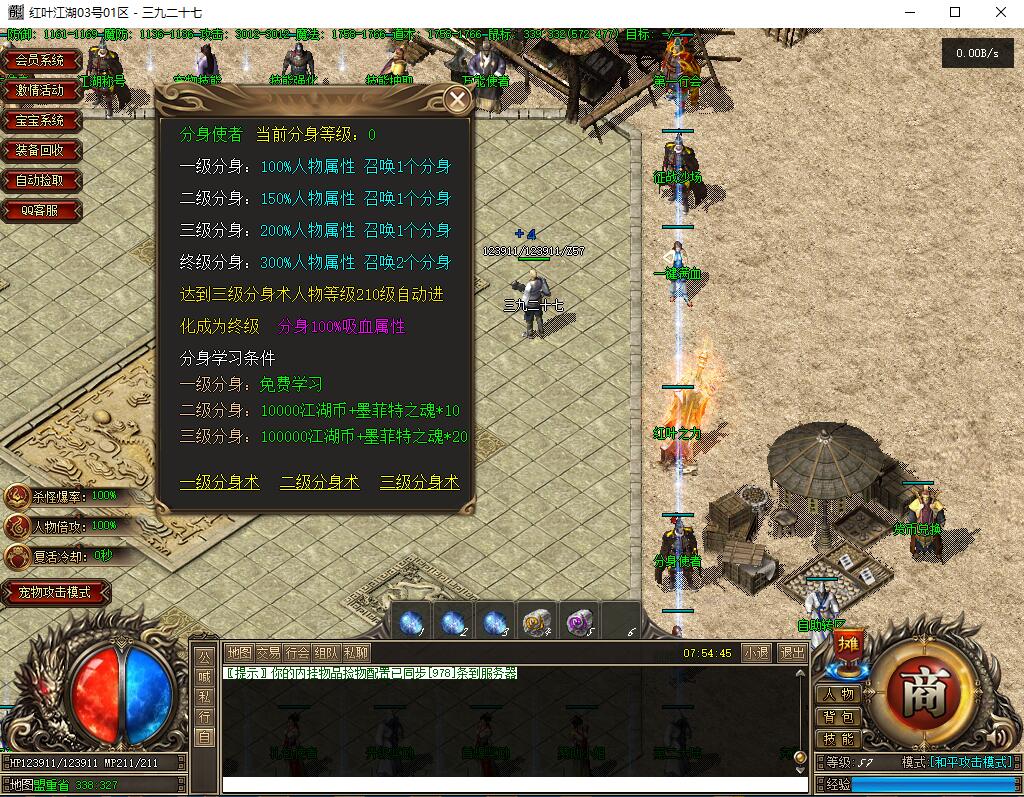The image size is (1024, 797).
Task: Open the 交易 trade tab
Action: (x=268, y=652)
